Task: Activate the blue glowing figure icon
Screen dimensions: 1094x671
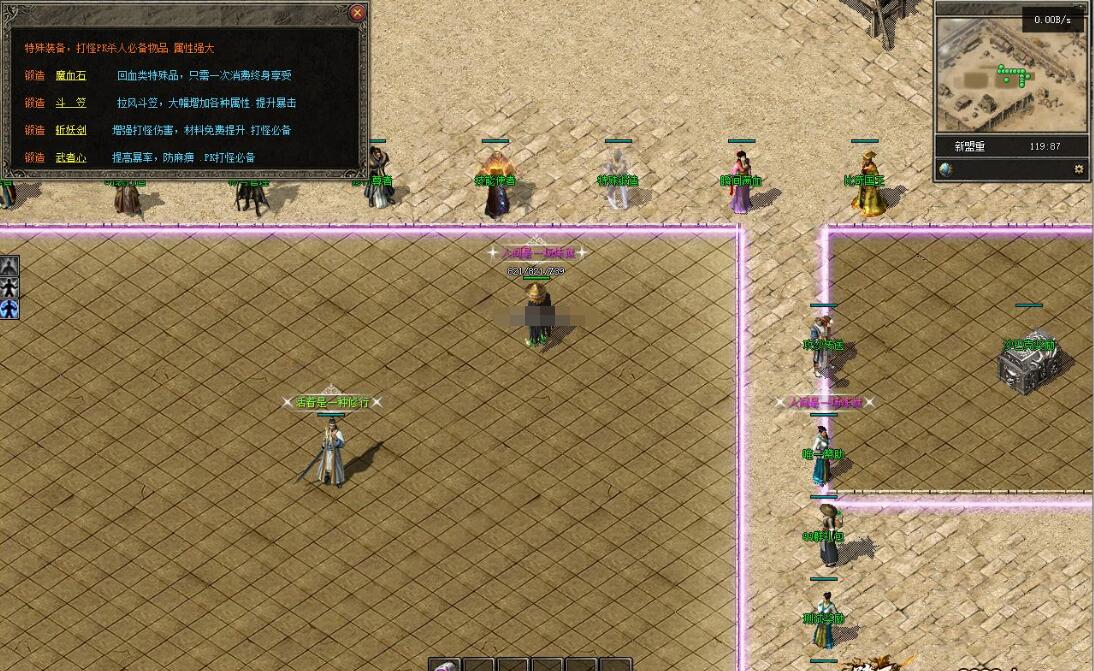Action: pos(9,309)
